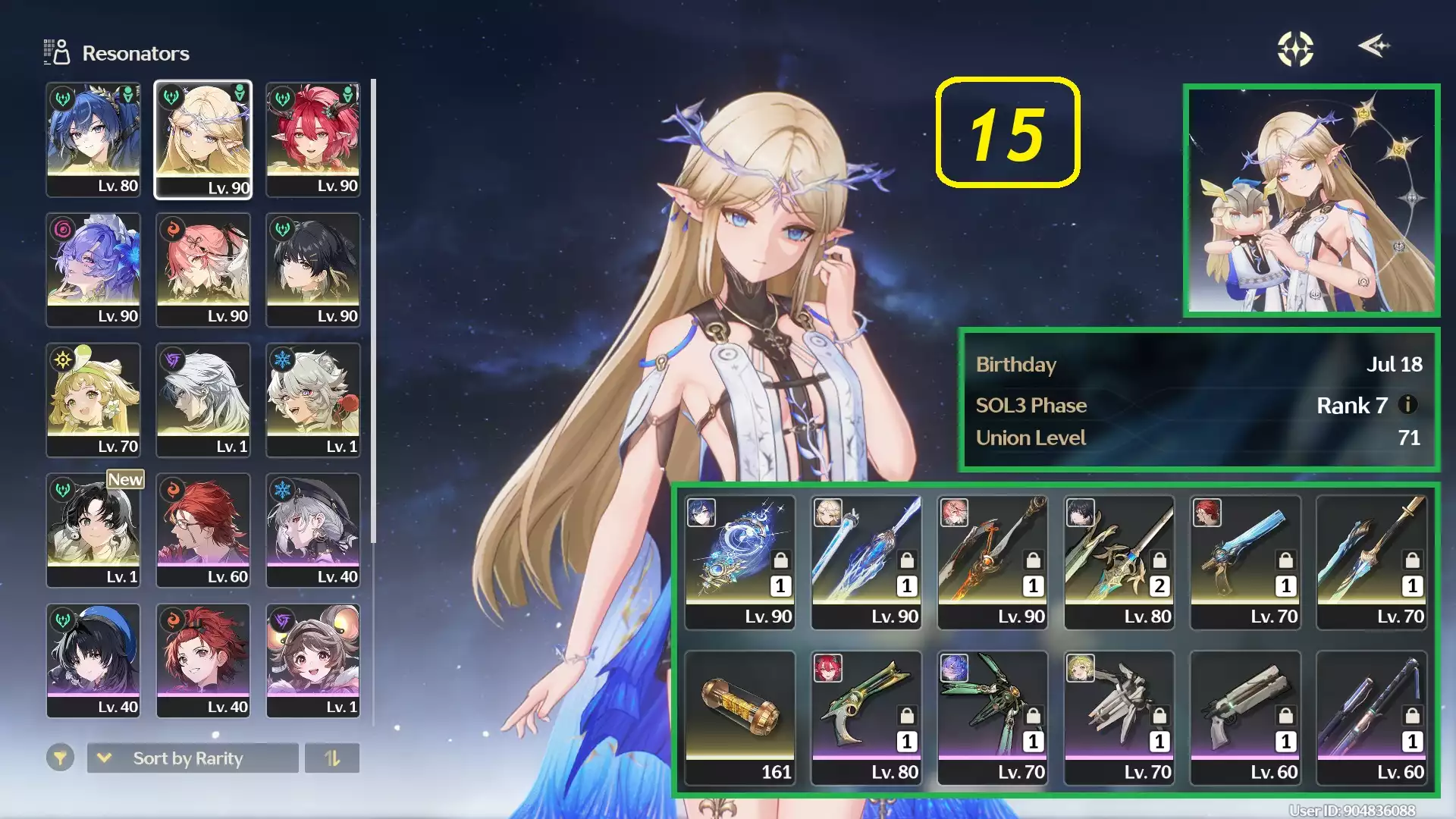Open the Sort by Rarity dropdown

(x=193, y=758)
